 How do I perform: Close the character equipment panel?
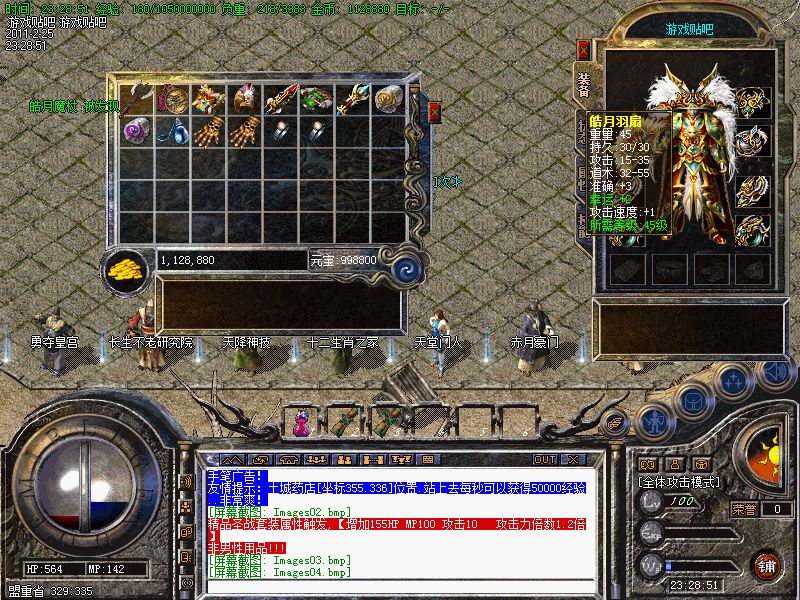click(x=584, y=49)
